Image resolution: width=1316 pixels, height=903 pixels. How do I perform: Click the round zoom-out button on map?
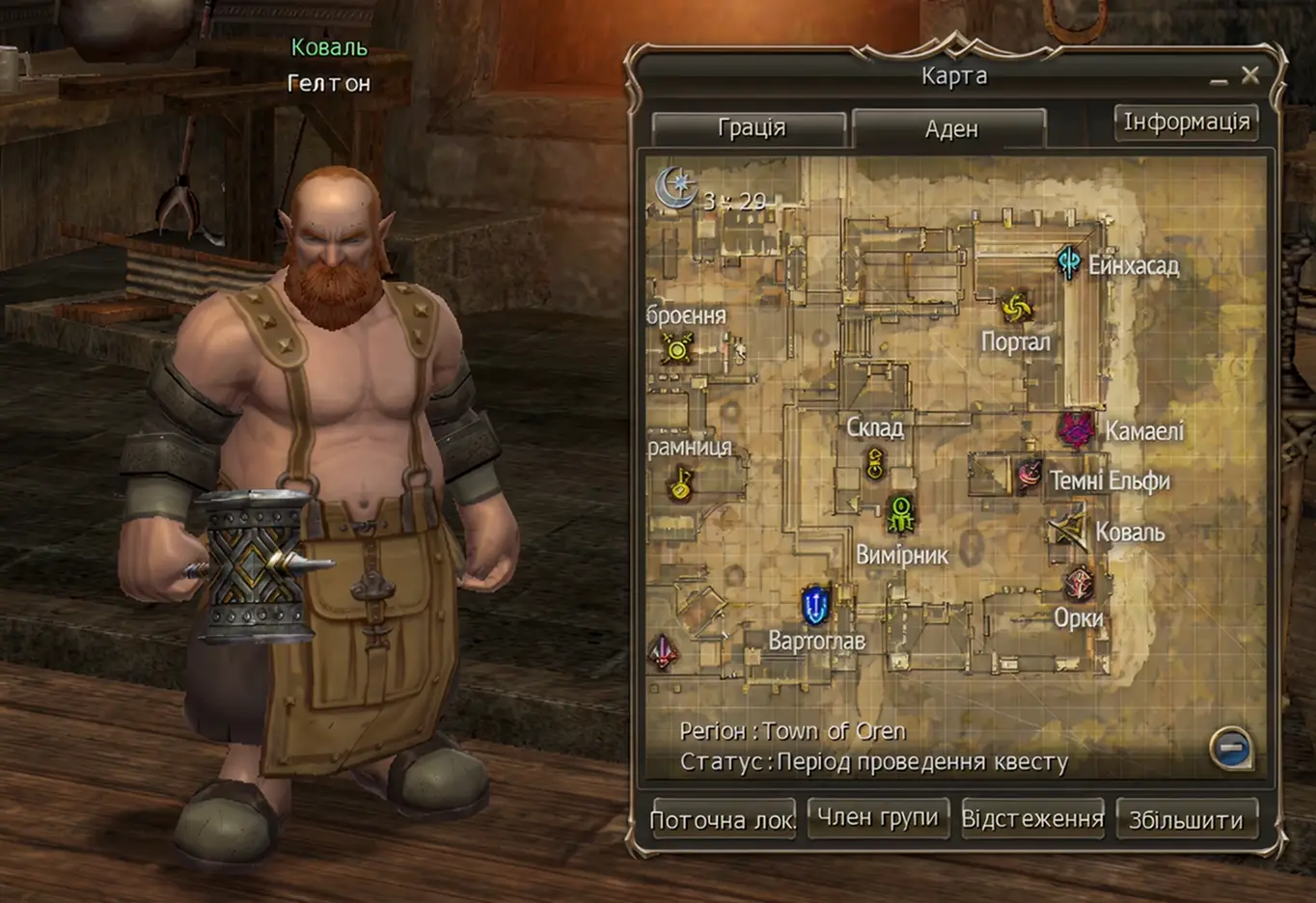1232,749
